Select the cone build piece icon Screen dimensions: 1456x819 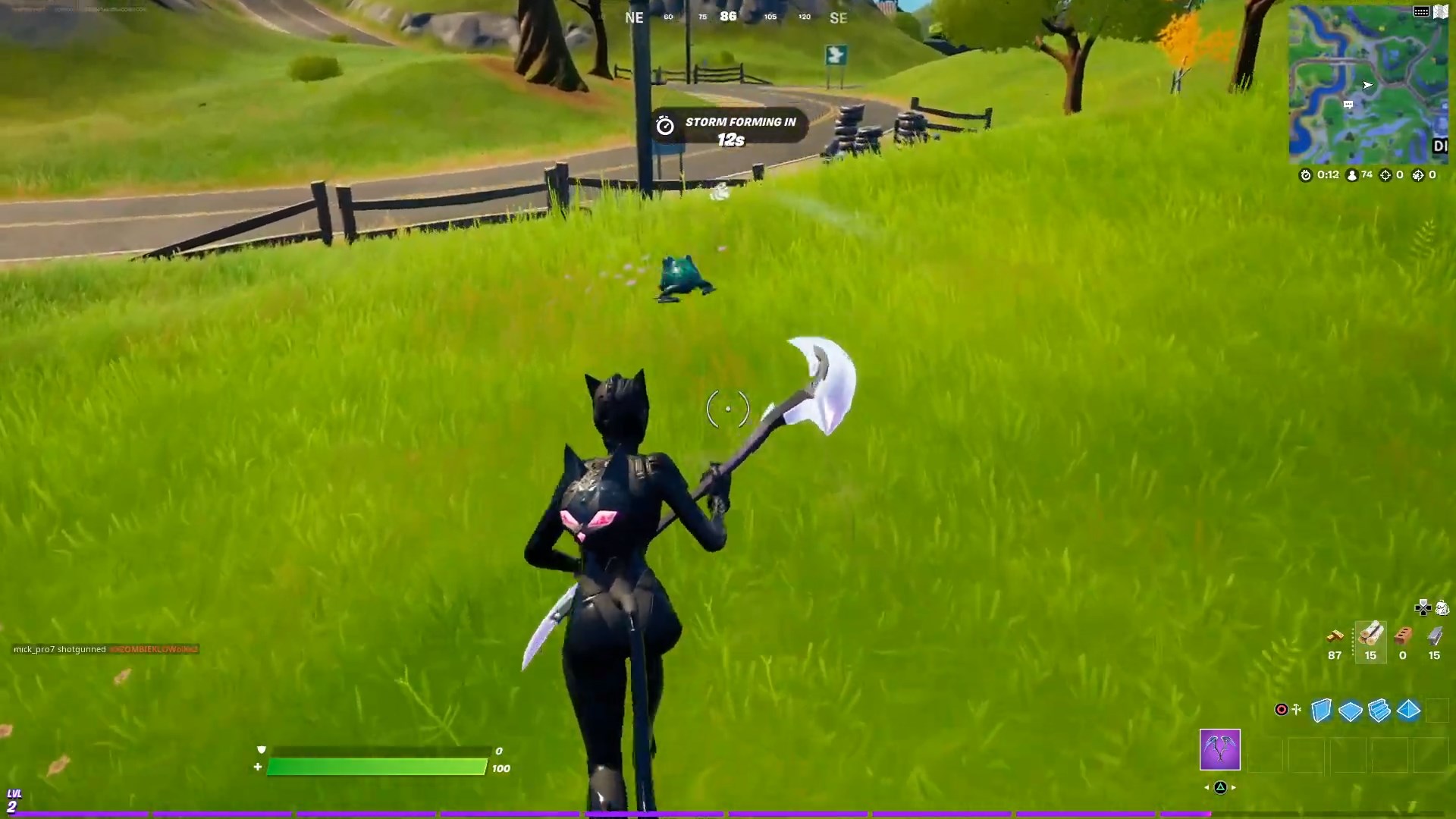click(x=1407, y=711)
